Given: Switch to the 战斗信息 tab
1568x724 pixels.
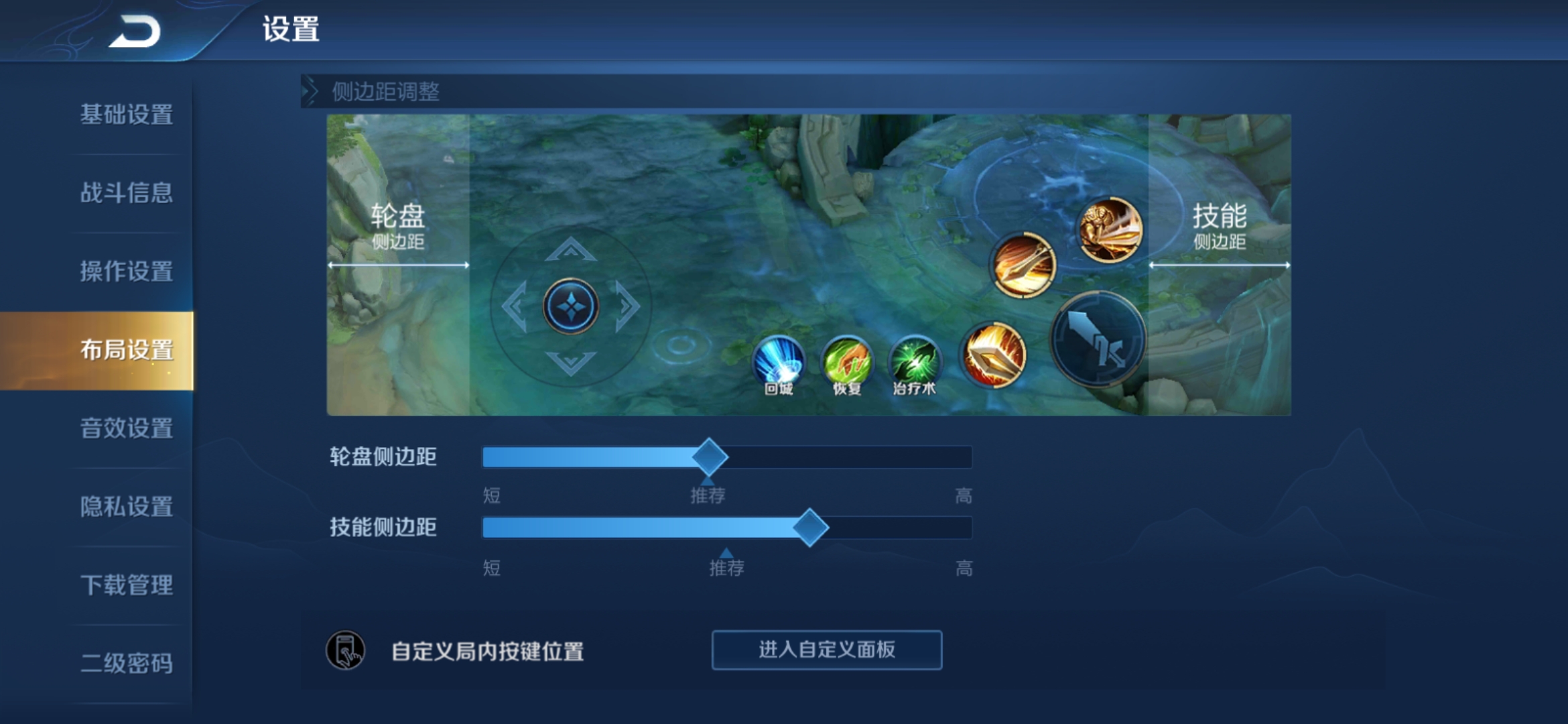Looking at the screenshot, I should click(x=126, y=193).
